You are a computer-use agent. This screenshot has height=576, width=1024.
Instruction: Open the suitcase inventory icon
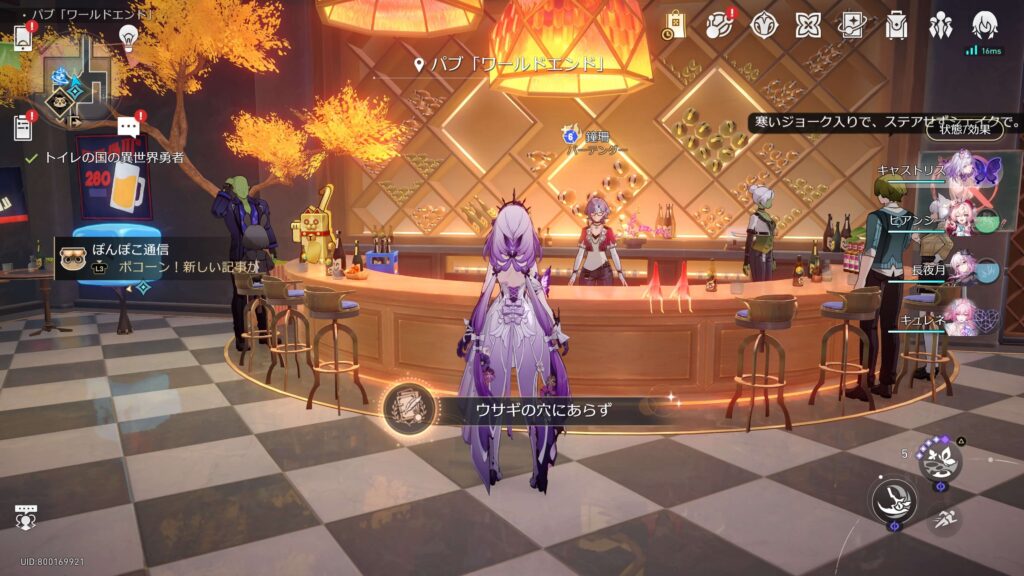(x=896, y=25)
